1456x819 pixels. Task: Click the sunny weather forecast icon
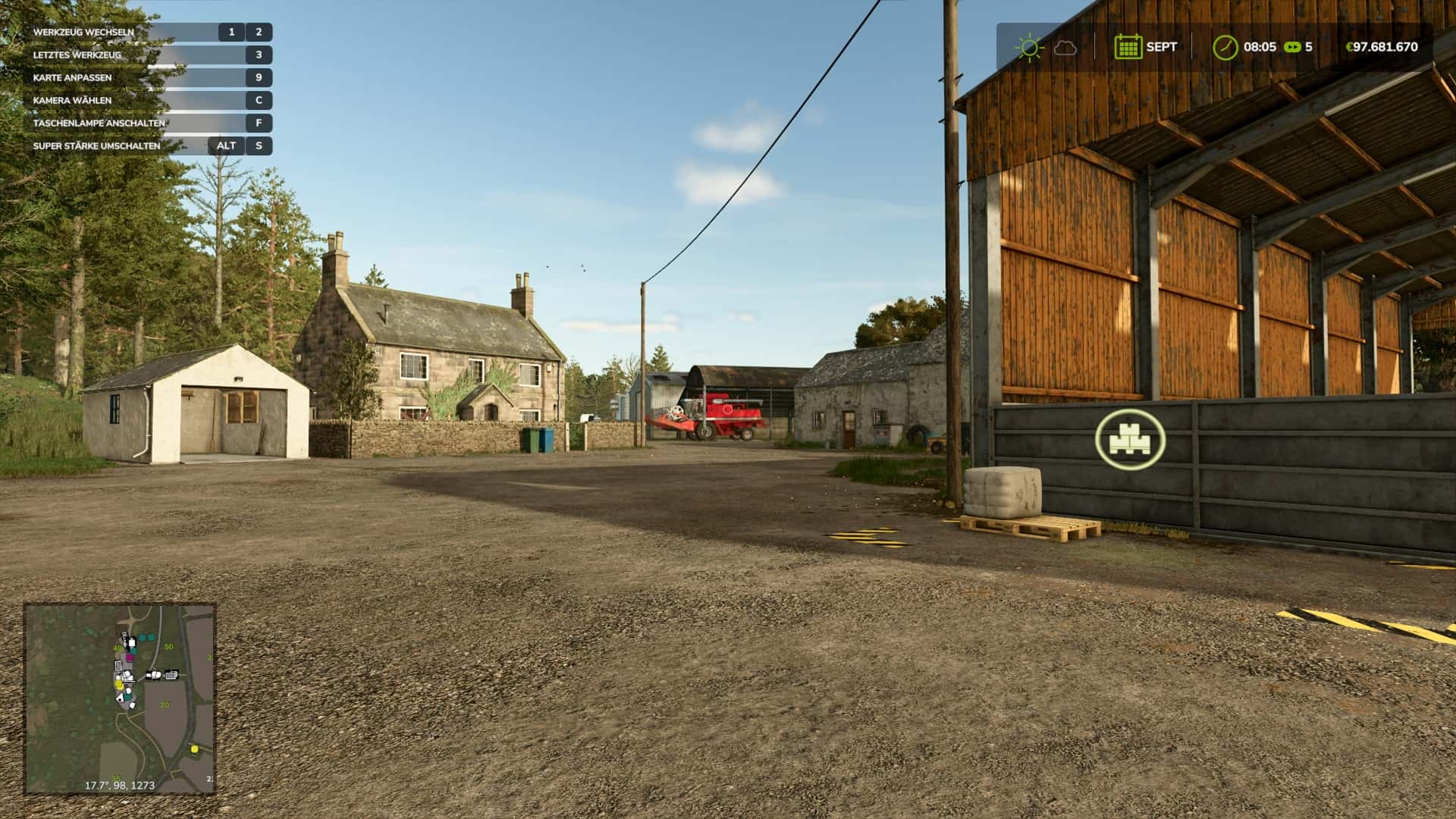tap(1029, 47)
